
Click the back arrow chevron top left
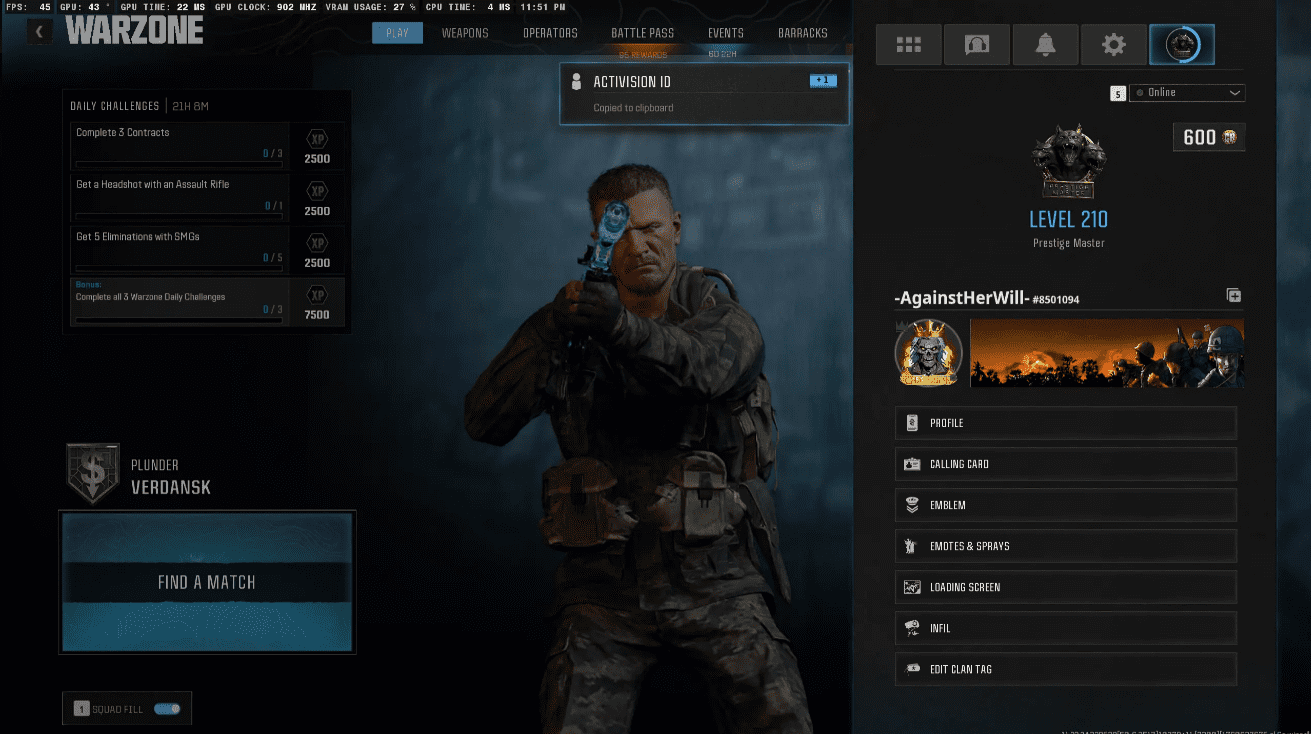click(39, 31)
